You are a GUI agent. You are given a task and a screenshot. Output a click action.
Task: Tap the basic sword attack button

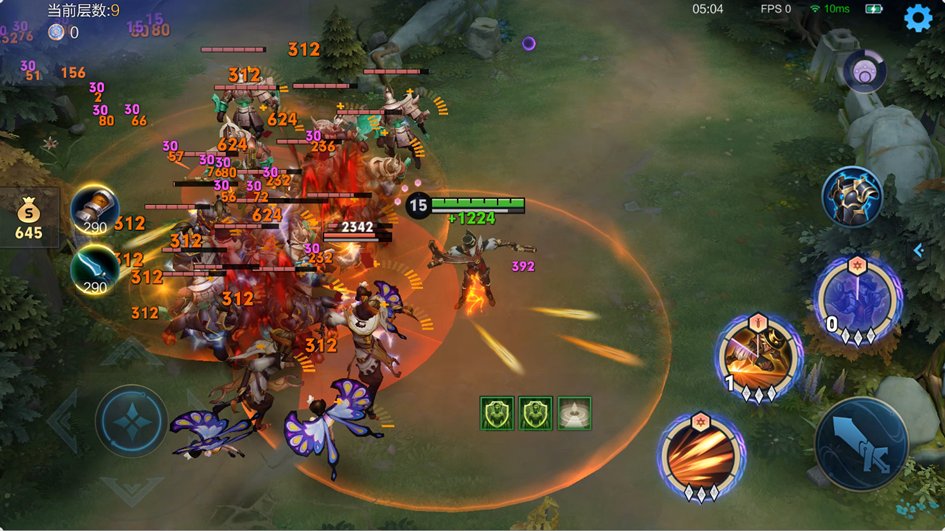pyautogui.click(x=862, y=443)
